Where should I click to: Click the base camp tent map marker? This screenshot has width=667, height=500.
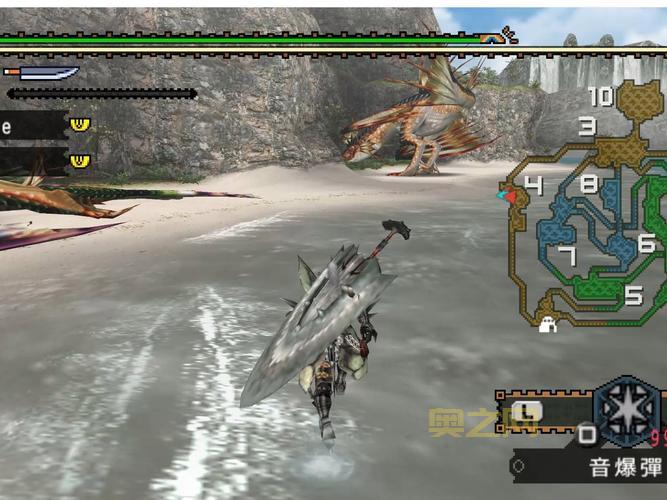547,324
